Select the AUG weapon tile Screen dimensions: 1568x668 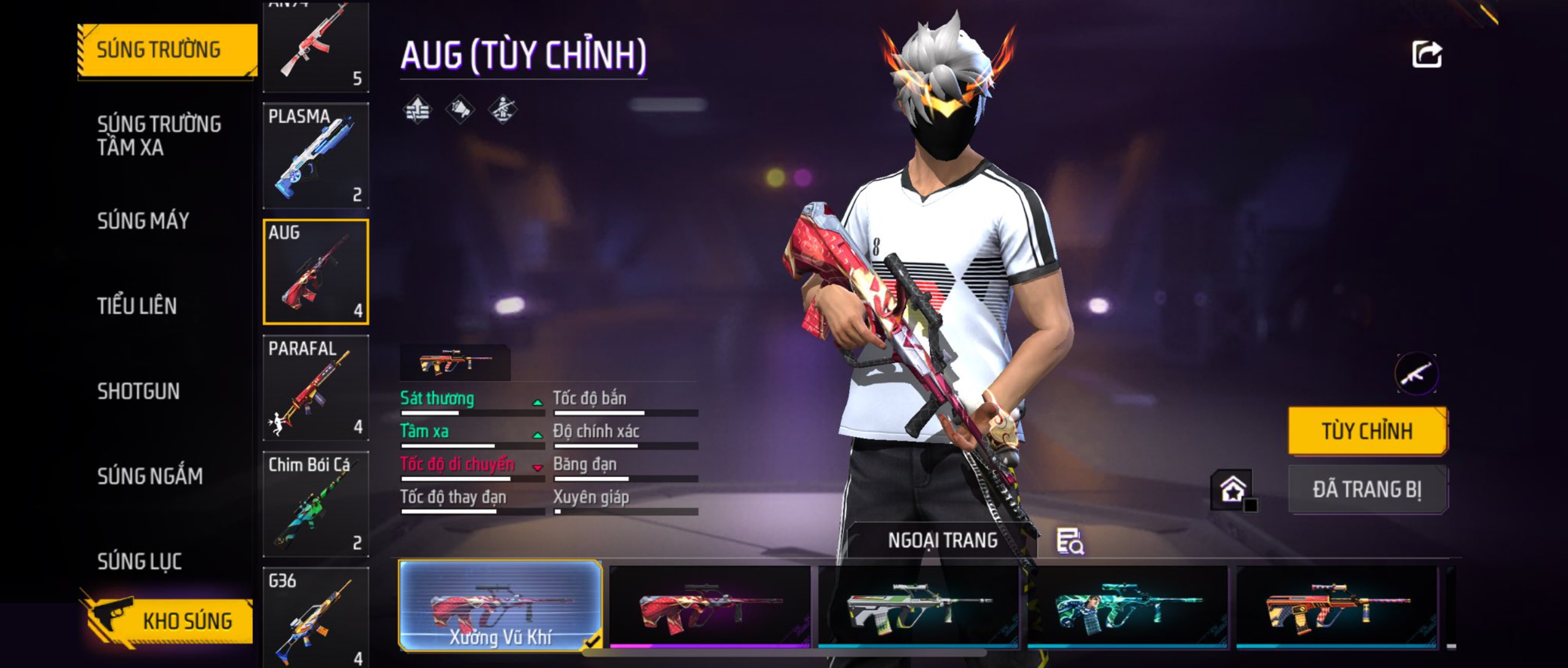pos(316,272)
